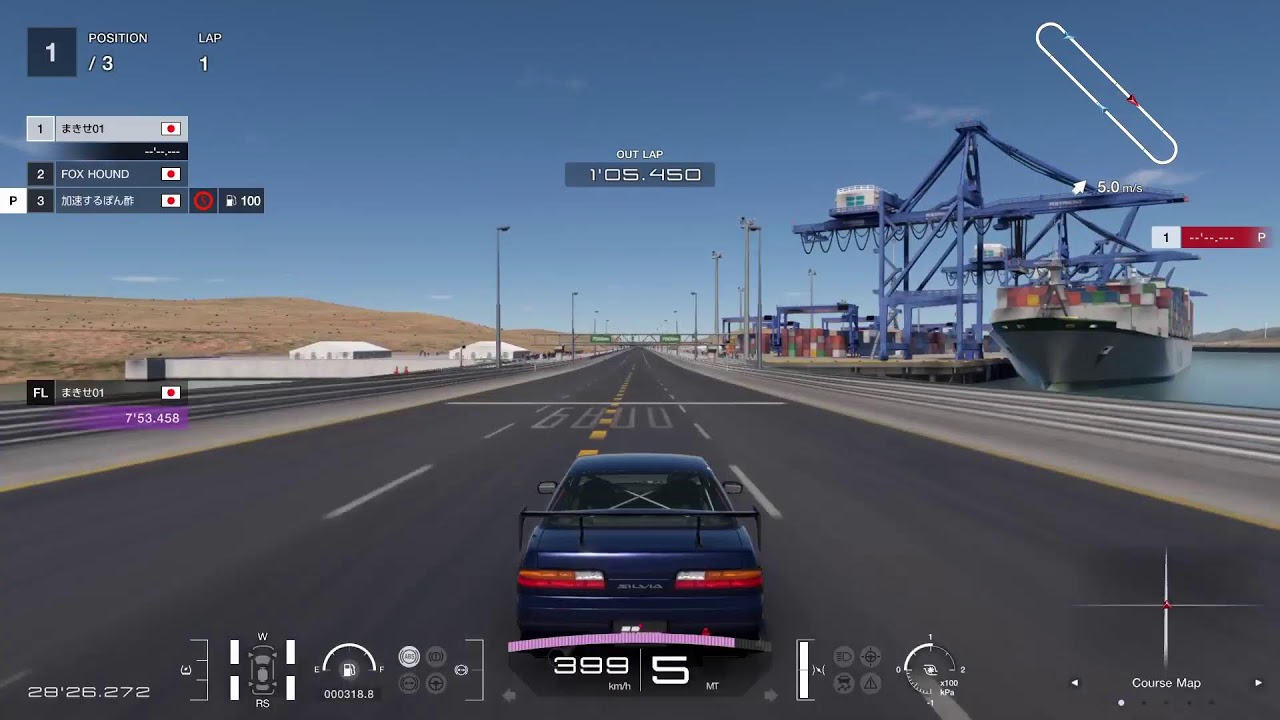Toggle the ABS assist icon
This screenshot has height=720, width=1280.
(409, 657)
